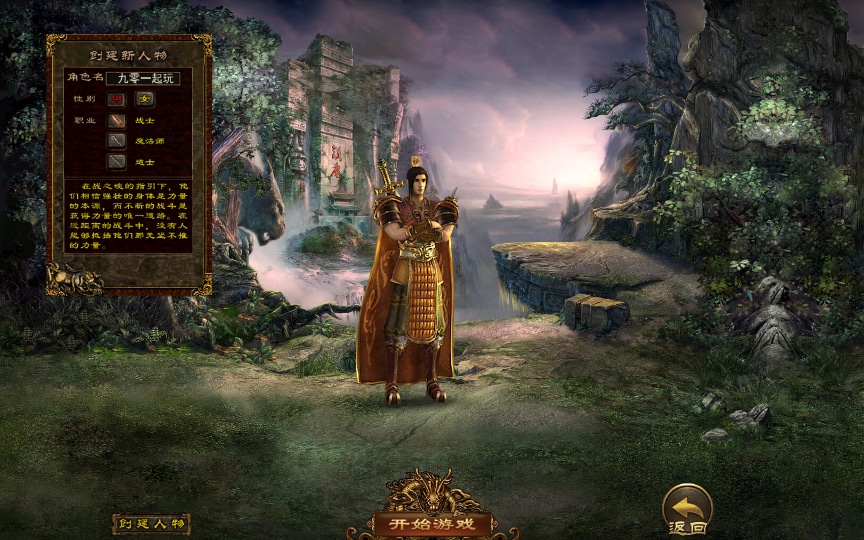
Task: Click the character name input field
Action: click(x=142, y=77)
